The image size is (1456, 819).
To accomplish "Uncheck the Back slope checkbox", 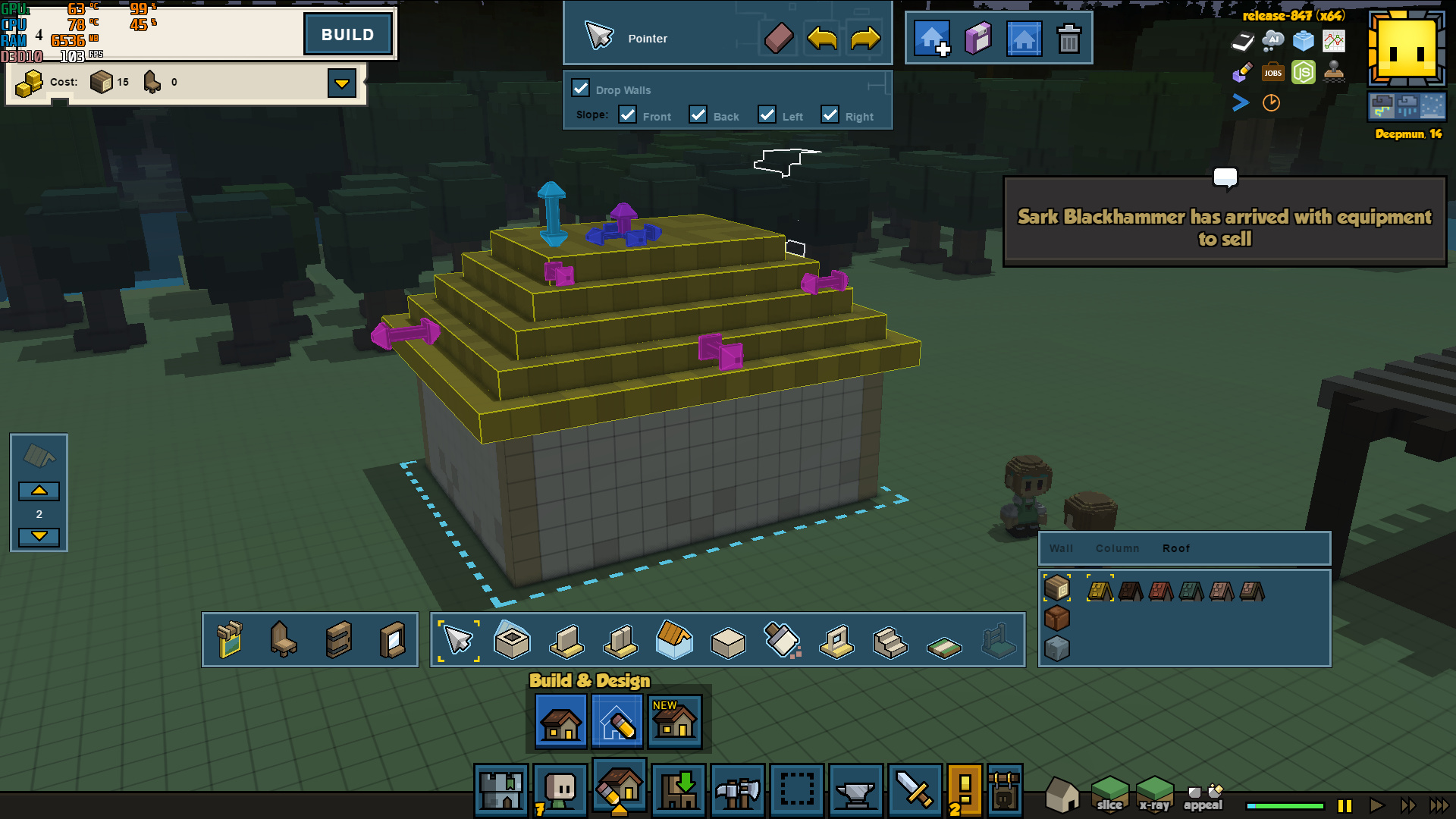I will 698,115.
